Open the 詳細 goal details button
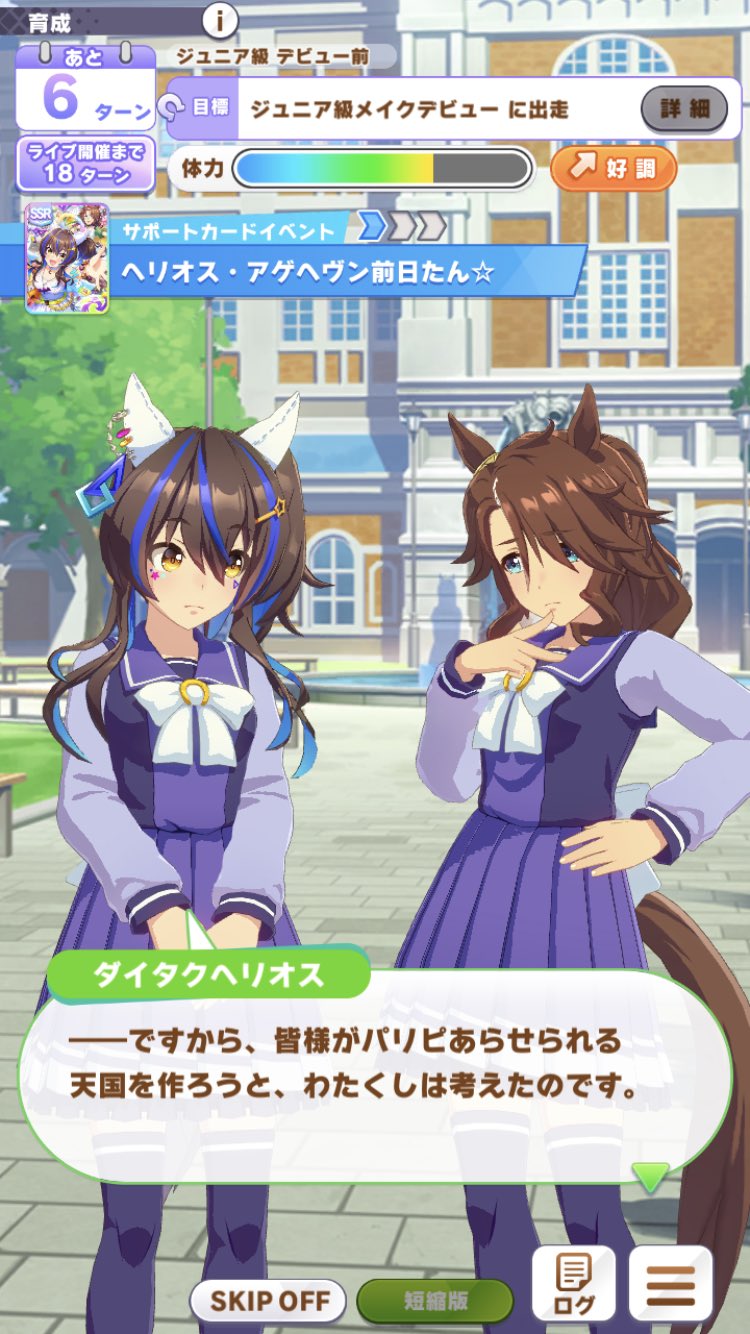The width and height of the screenshot is (750, 1334). pos(684,108)
